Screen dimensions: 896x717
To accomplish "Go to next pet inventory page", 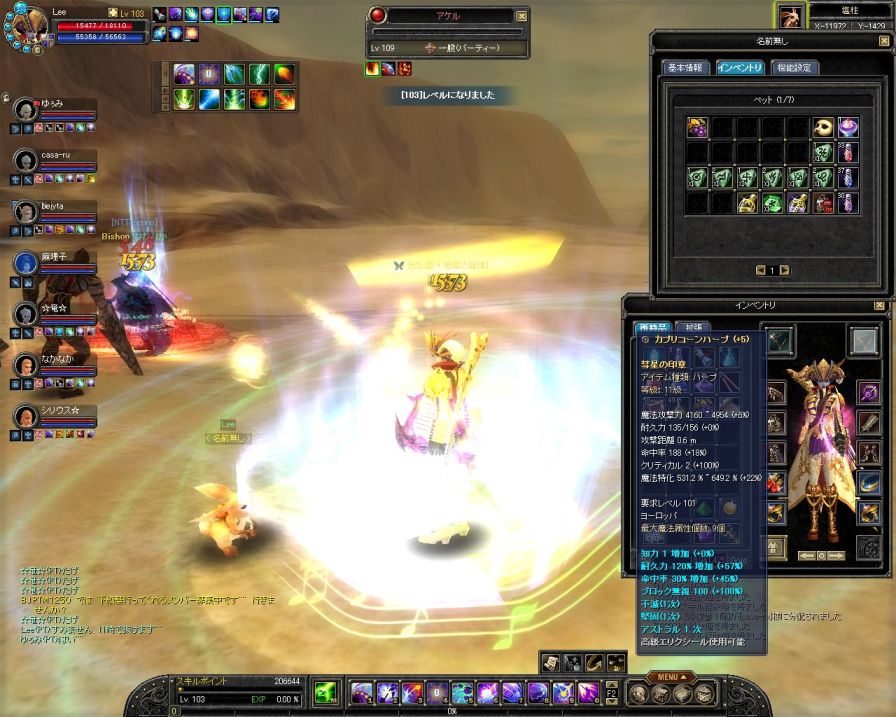I will (x=784, y=270).
